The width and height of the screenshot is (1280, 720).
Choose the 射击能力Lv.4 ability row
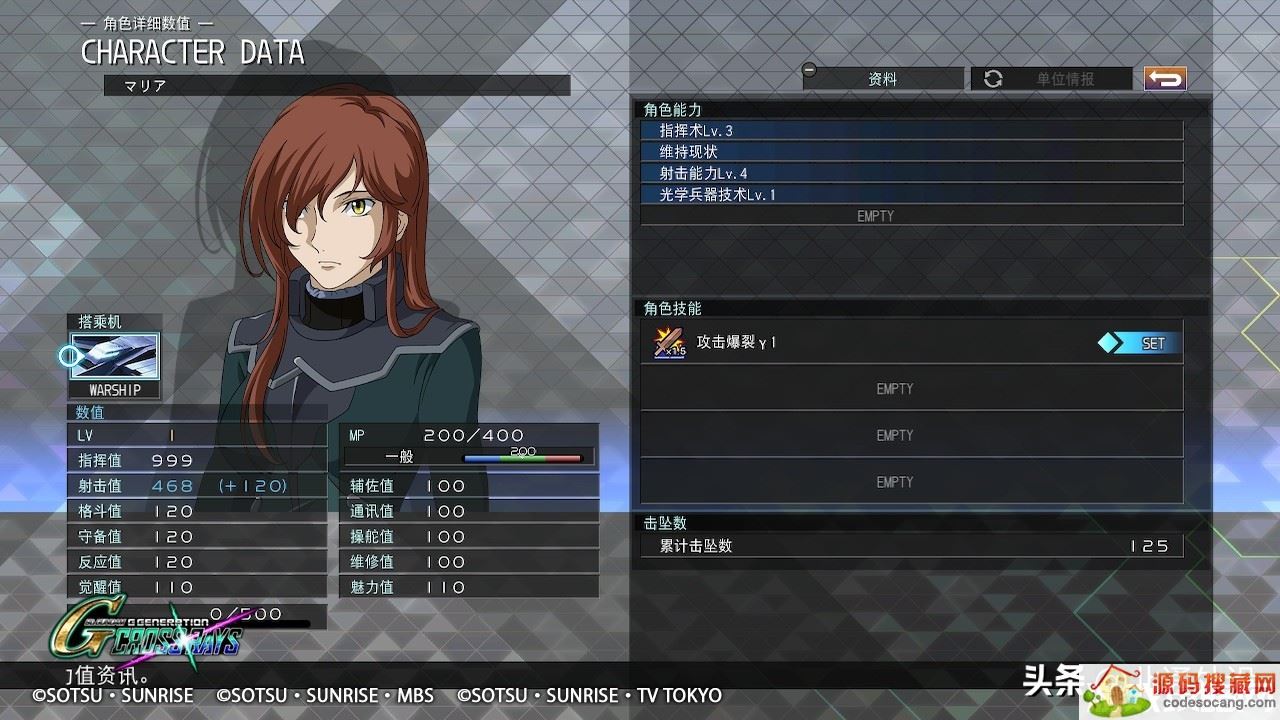click(x=911, y=173)
